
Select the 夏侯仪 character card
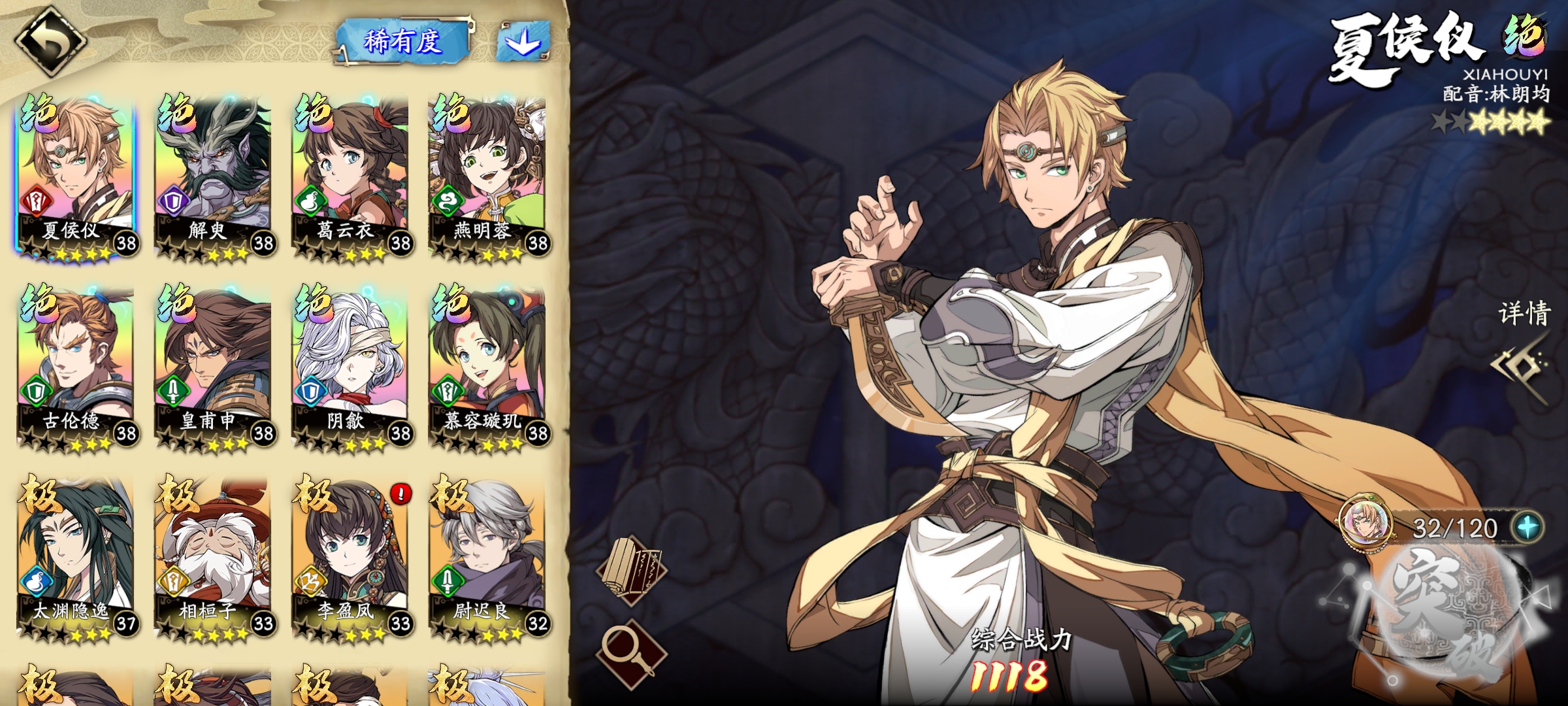point(76,176)
